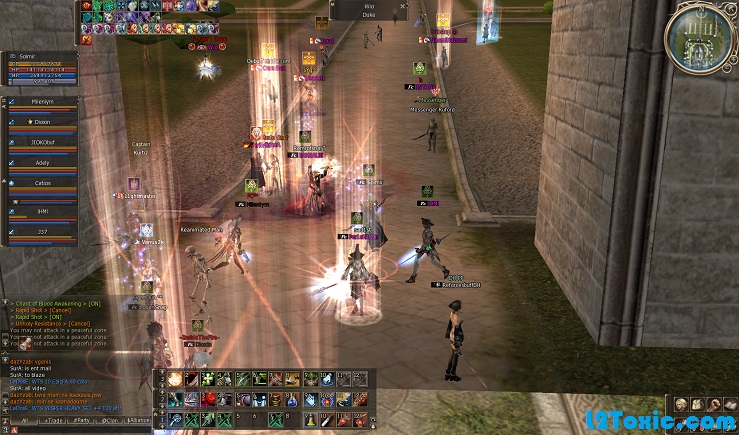Open the Party chat tab

tap(82, 421)
